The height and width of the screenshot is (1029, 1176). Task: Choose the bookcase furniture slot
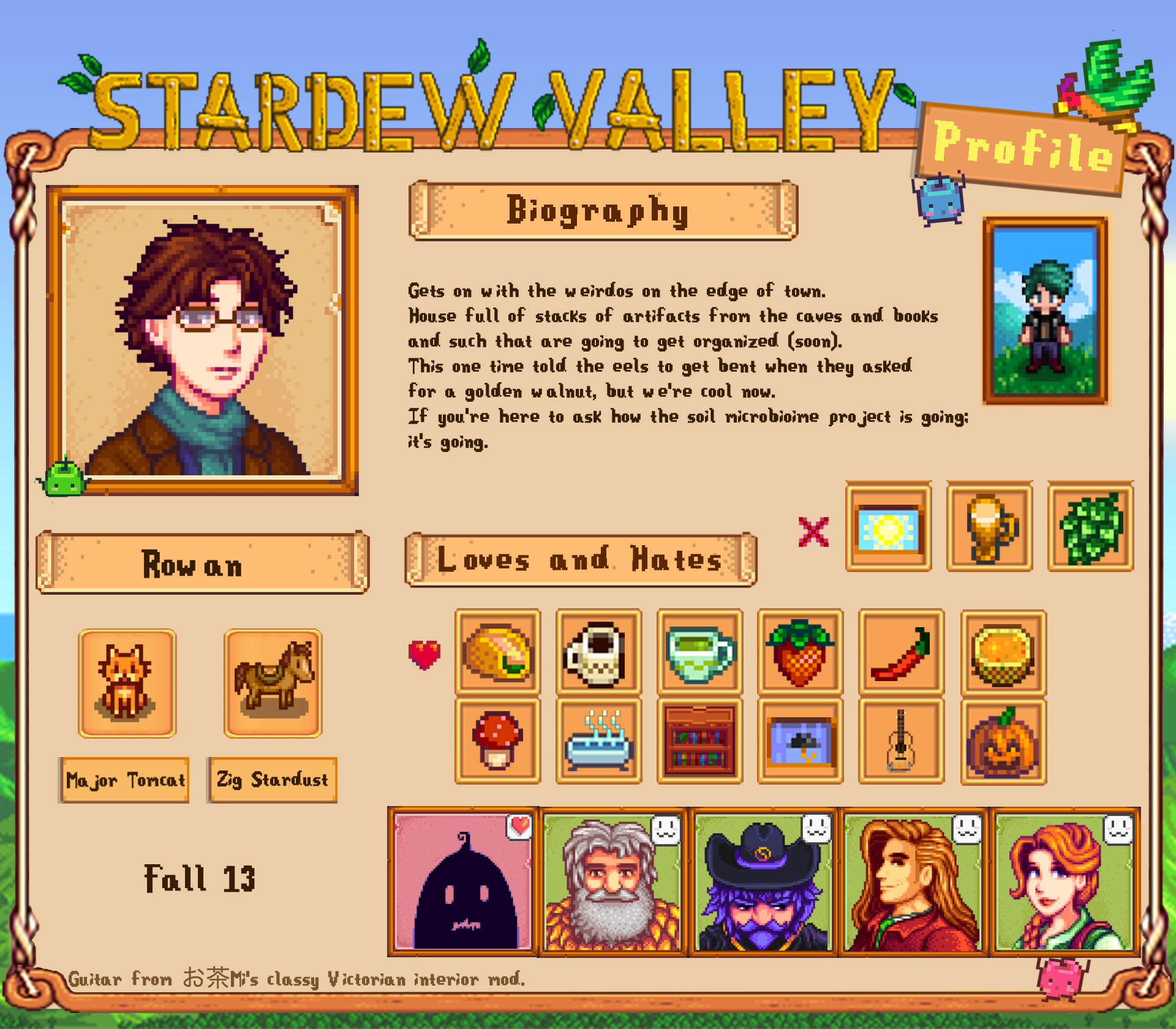click(699, 741)
